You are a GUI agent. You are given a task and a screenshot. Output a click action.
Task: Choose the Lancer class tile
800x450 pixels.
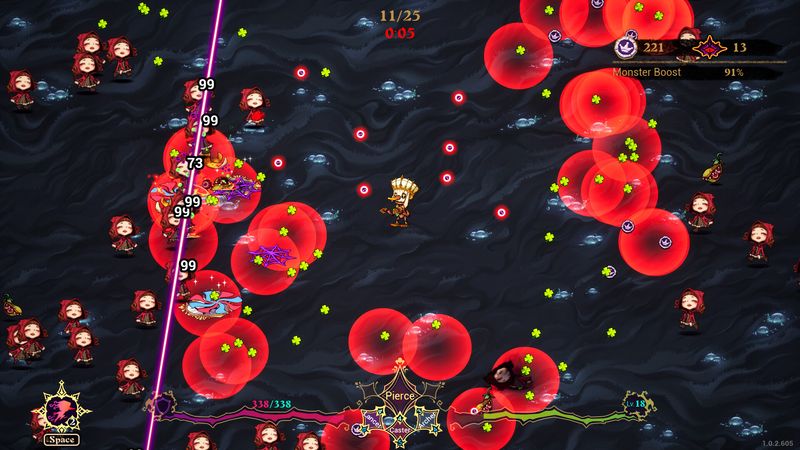(372, 418)
